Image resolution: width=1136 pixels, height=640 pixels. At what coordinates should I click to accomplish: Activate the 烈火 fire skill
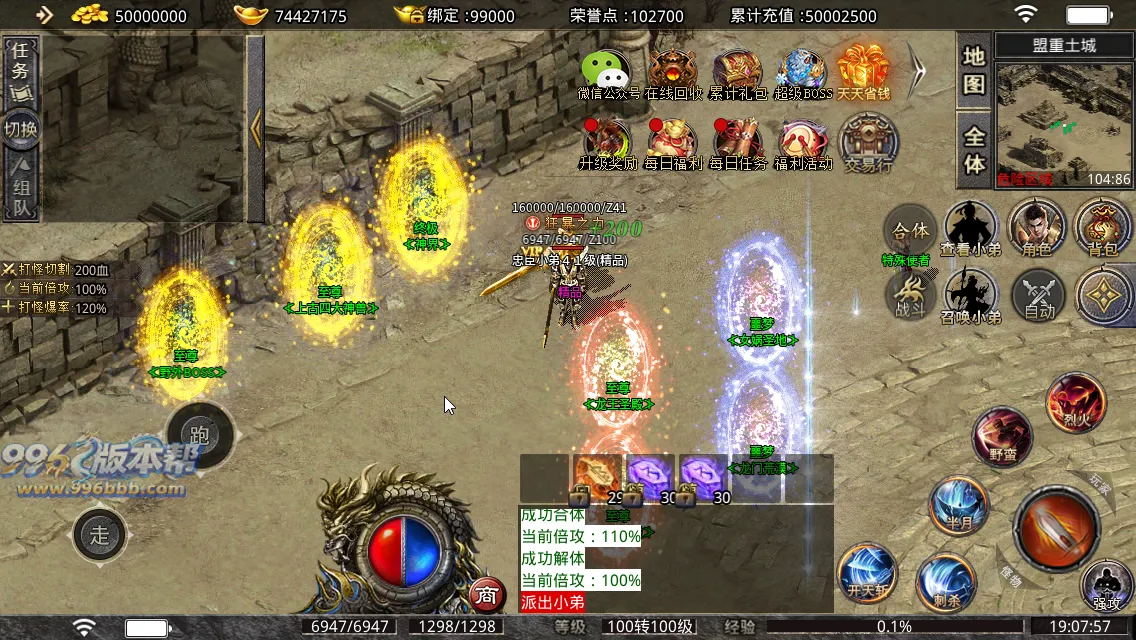(1075, 402)
